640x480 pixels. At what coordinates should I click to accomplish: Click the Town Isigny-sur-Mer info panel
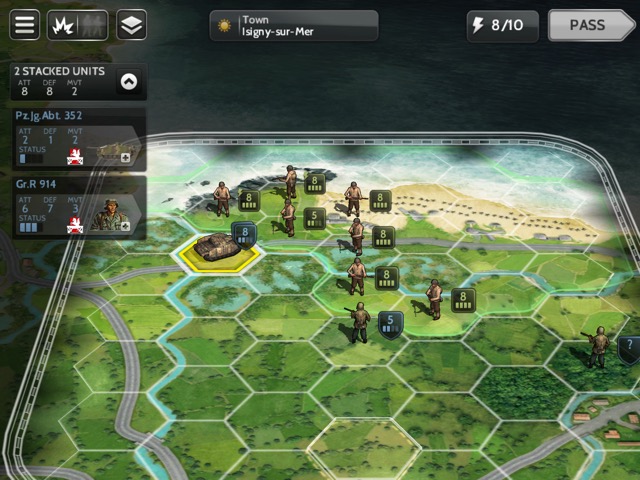click(x=294, y=26)
